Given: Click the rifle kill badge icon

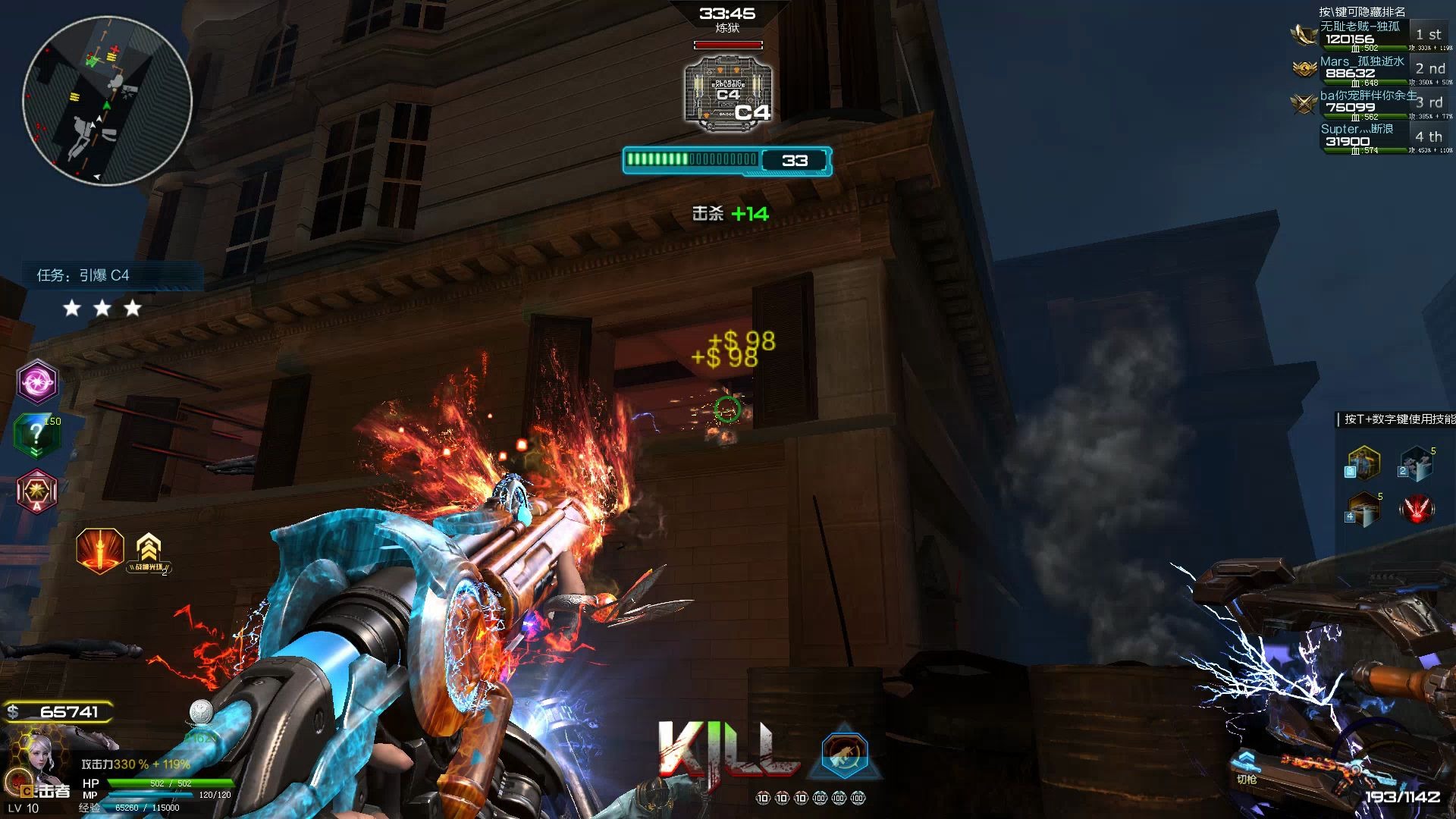Looking at the screenshot, I should (843, 754).
